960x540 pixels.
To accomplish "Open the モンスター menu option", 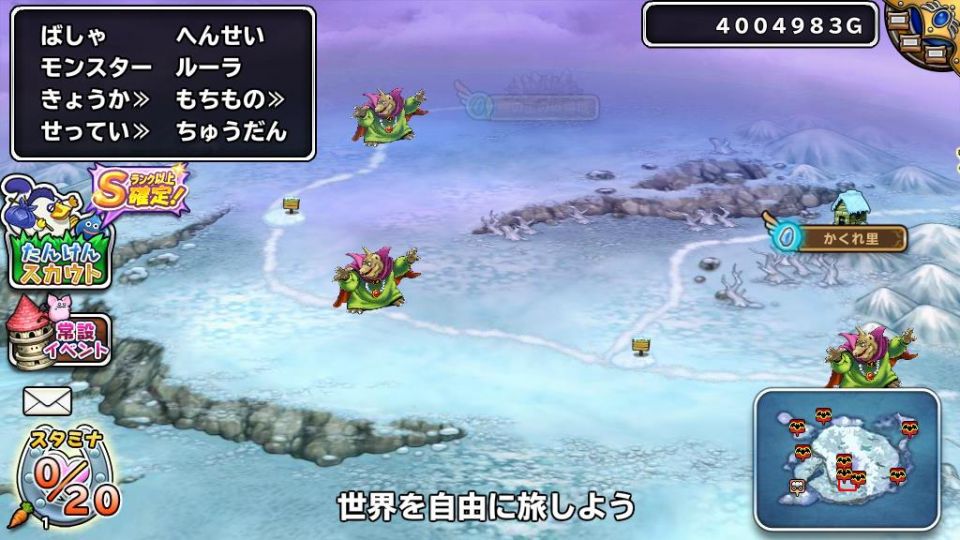I will (96, 68).
